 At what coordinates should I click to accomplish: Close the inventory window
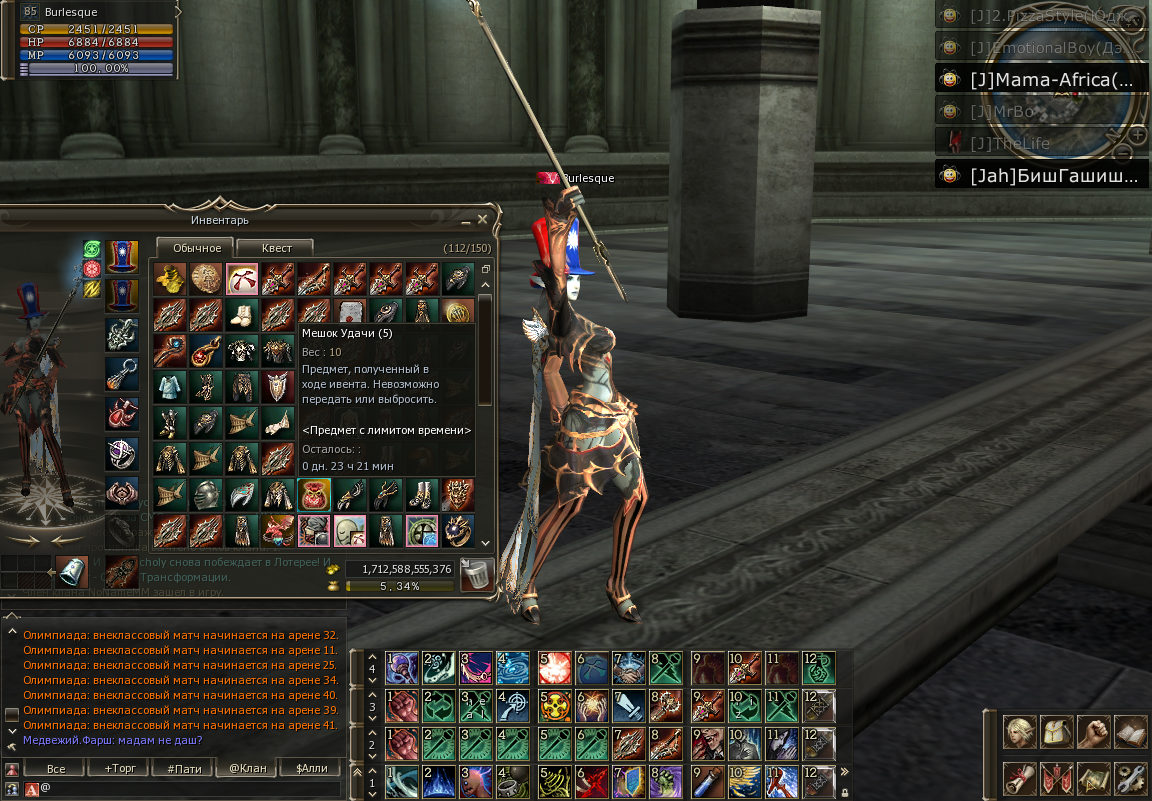(x=483, y=219)
